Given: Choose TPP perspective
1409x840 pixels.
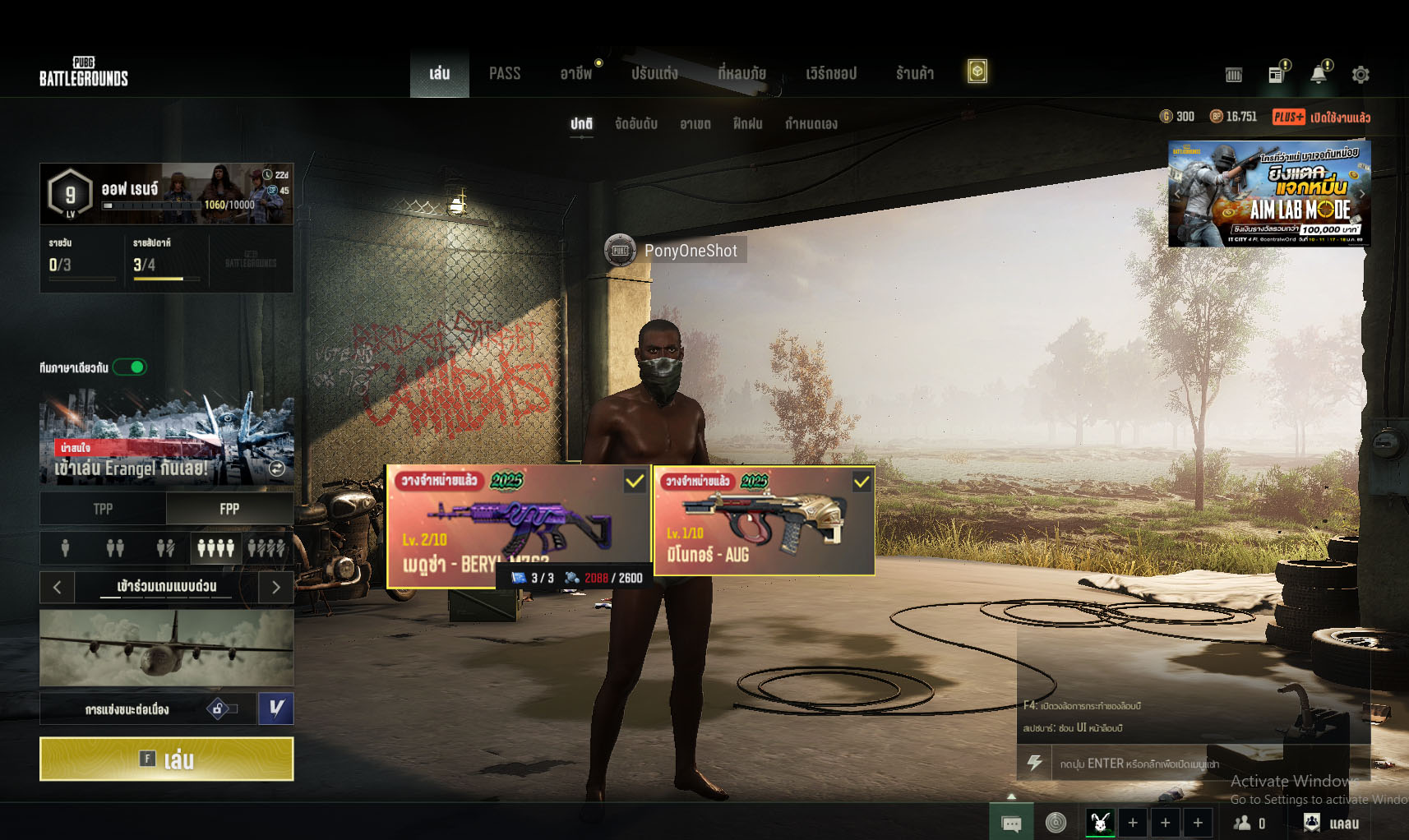Looking at the screenshot, I should [x=103, y=510].
